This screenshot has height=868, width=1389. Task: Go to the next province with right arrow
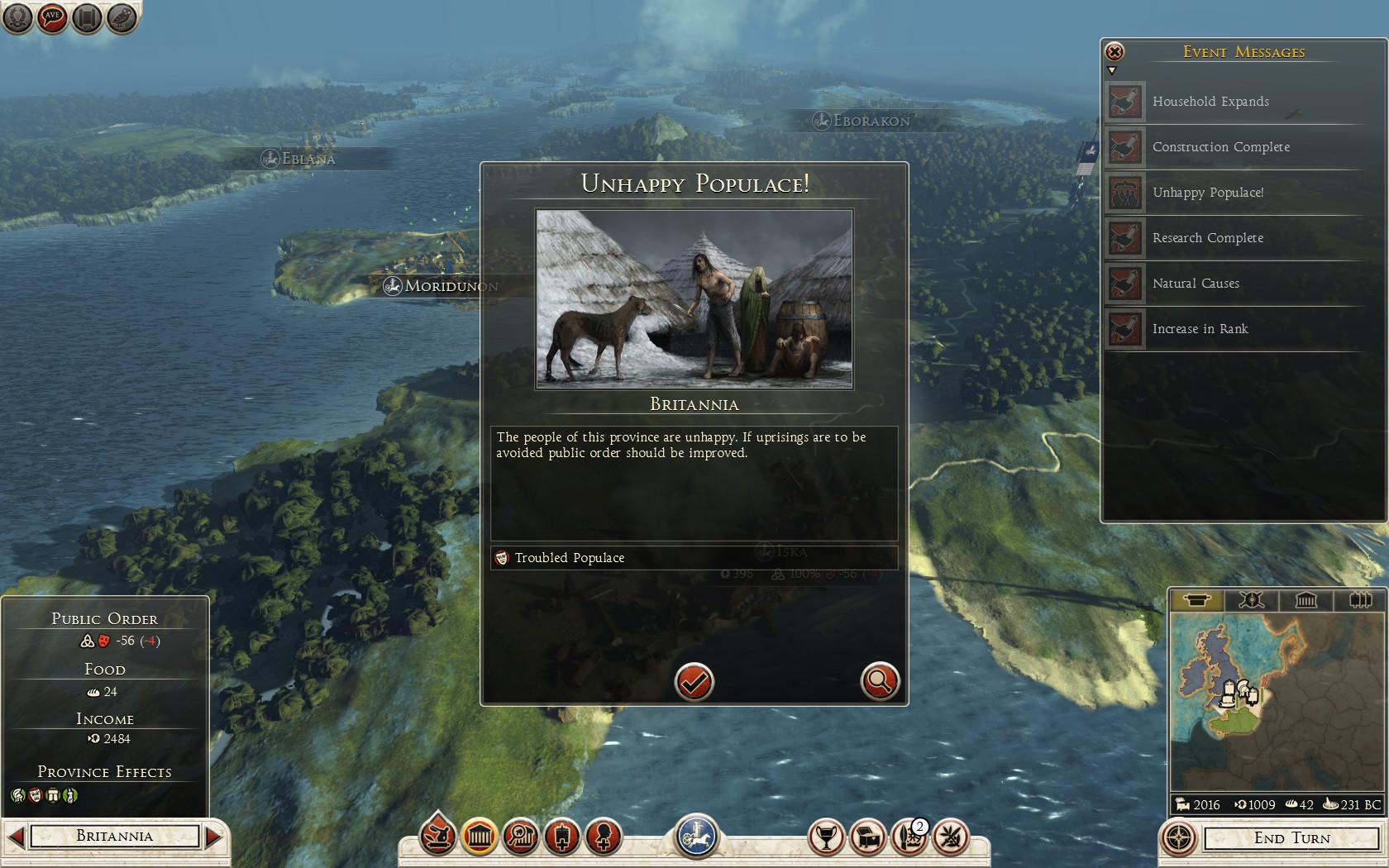pyautogui.click(x=214, y=837)
